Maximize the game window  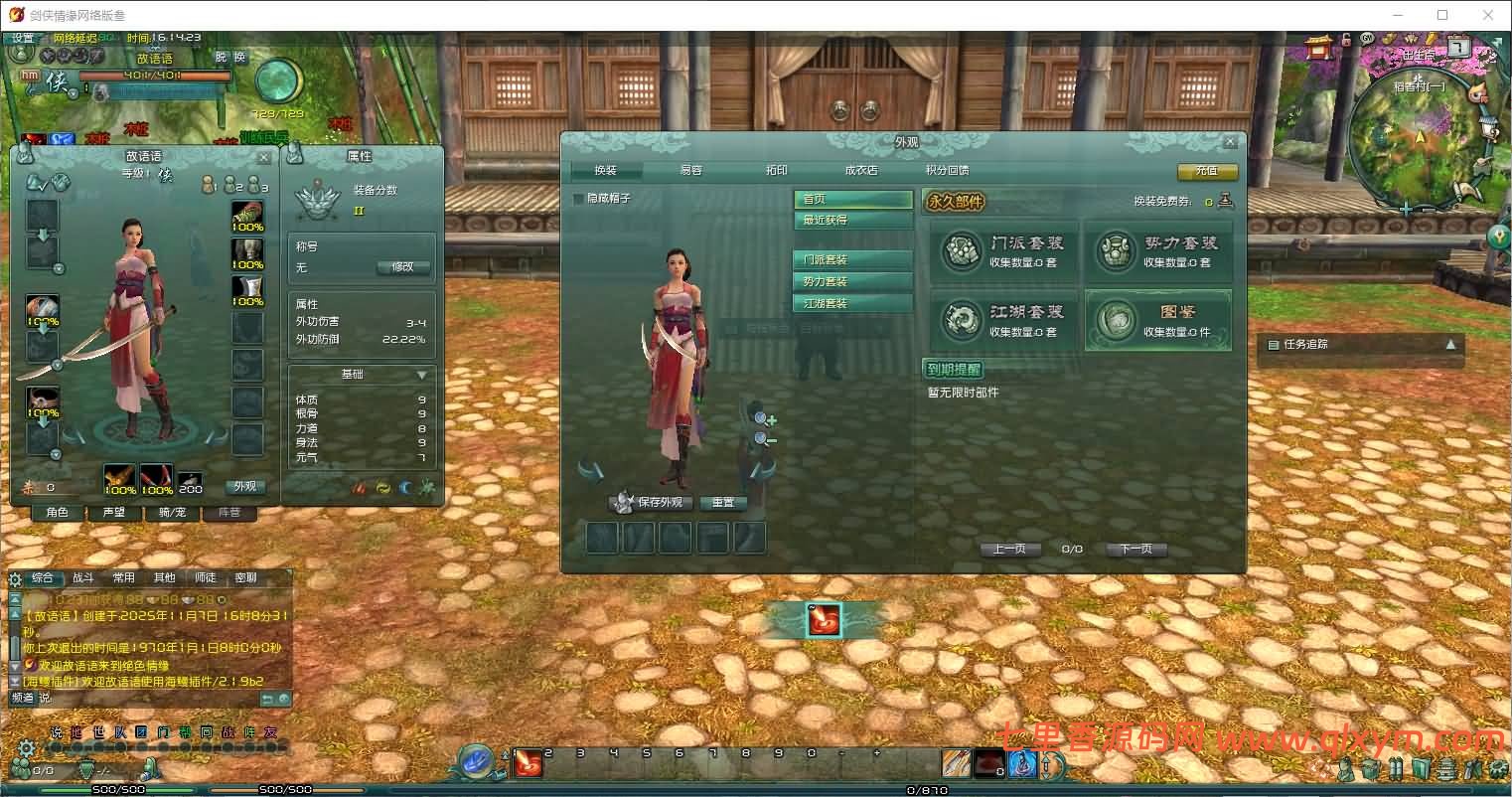coord(1442,15)
